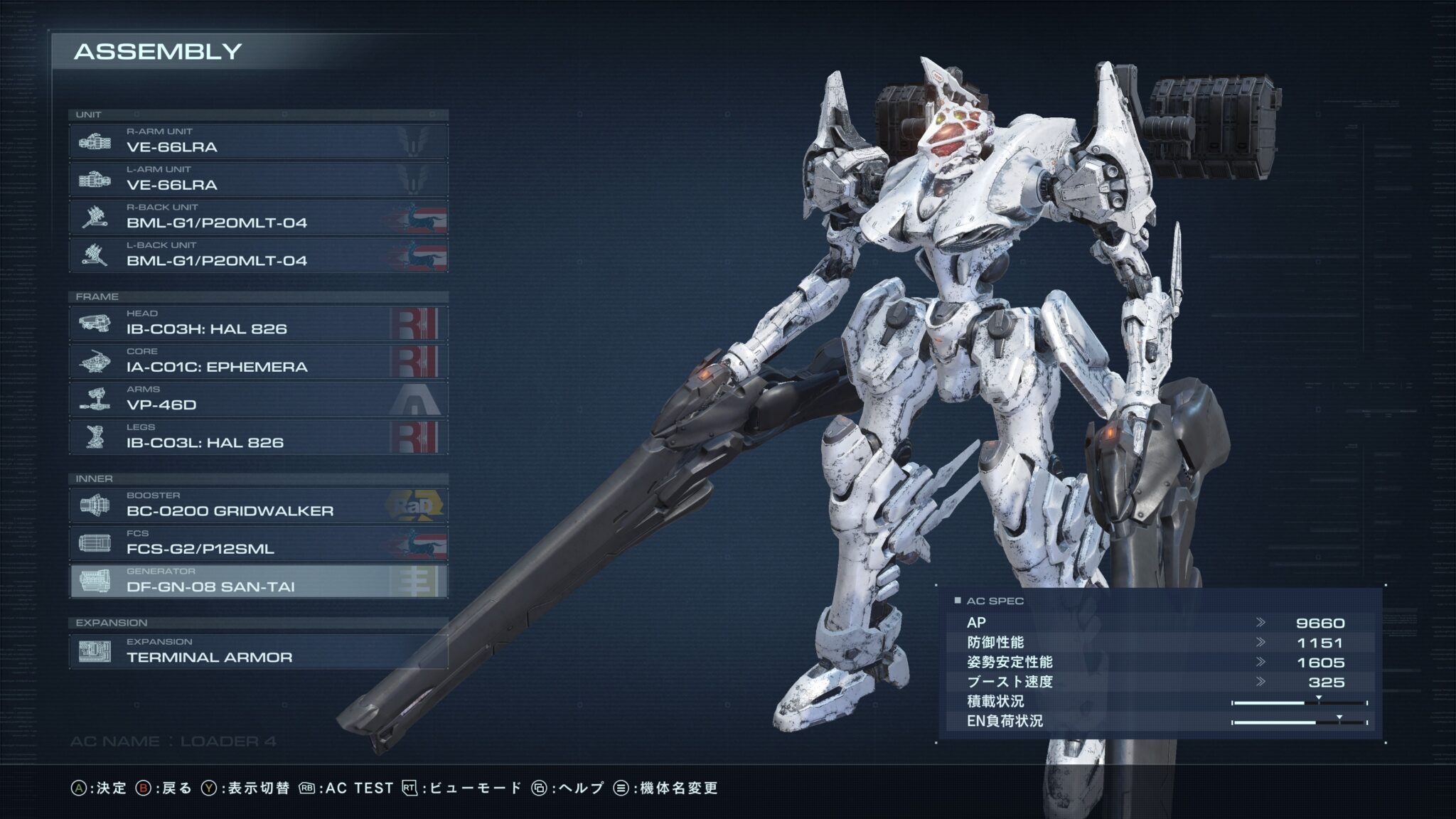This screenshot has height=819, width=1456.
Task: Select the EXPANSION slot TERMINAL ARMOR
Action: tap(258, 651)
